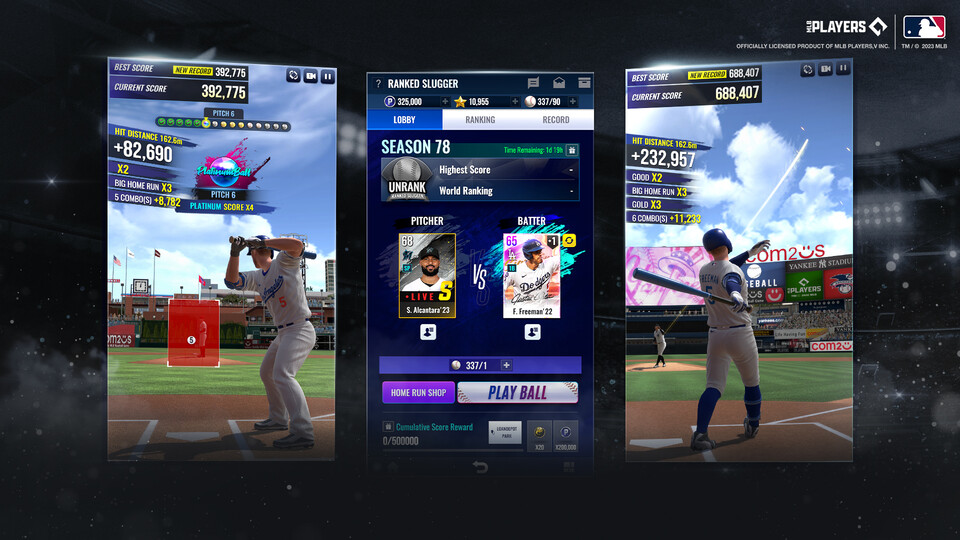View season rewards gift icon
This screenshot has height=540, width=960.
coord(572,150)
